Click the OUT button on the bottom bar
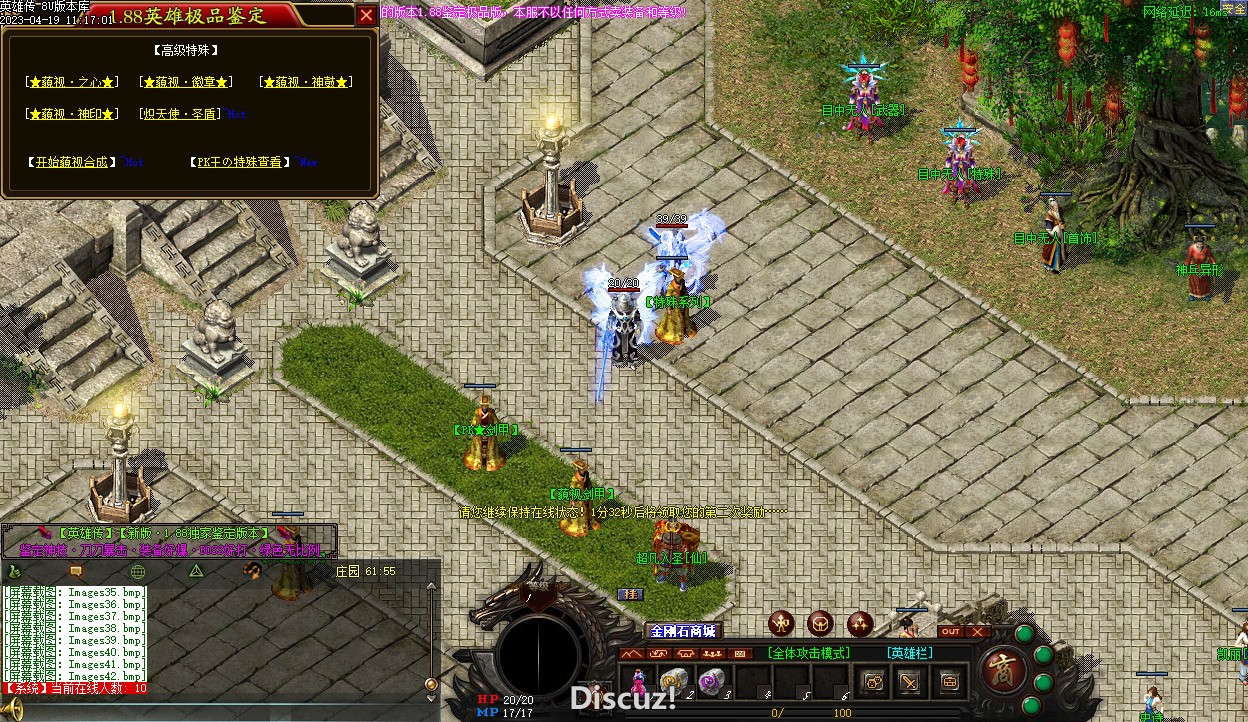The height and width of the screenshot is (722, 1248). point(951,632)
